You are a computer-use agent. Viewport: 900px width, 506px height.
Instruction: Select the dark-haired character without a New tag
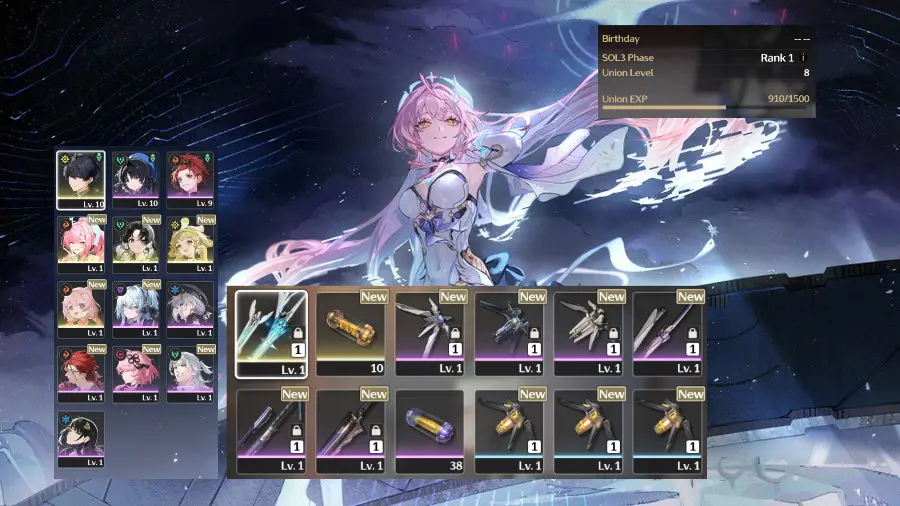(81, 439)
